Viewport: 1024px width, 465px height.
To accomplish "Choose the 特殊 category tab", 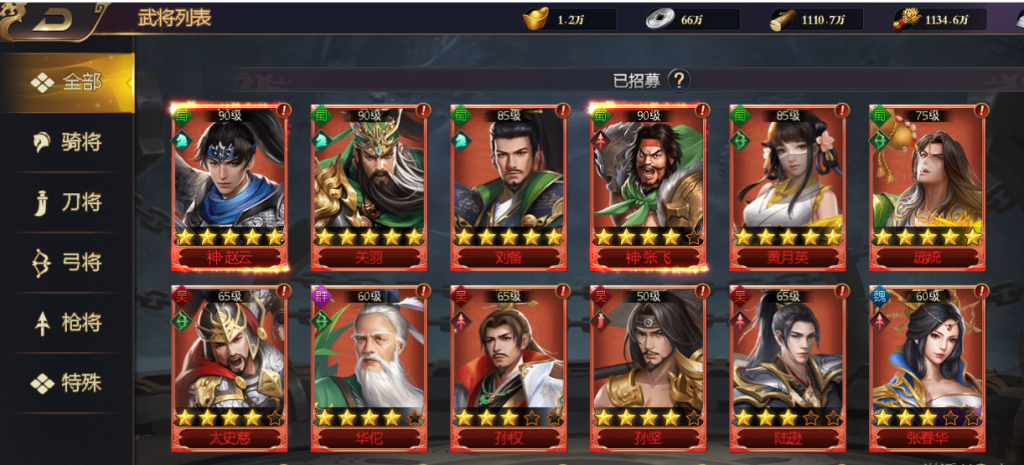I will coord(66,382).
